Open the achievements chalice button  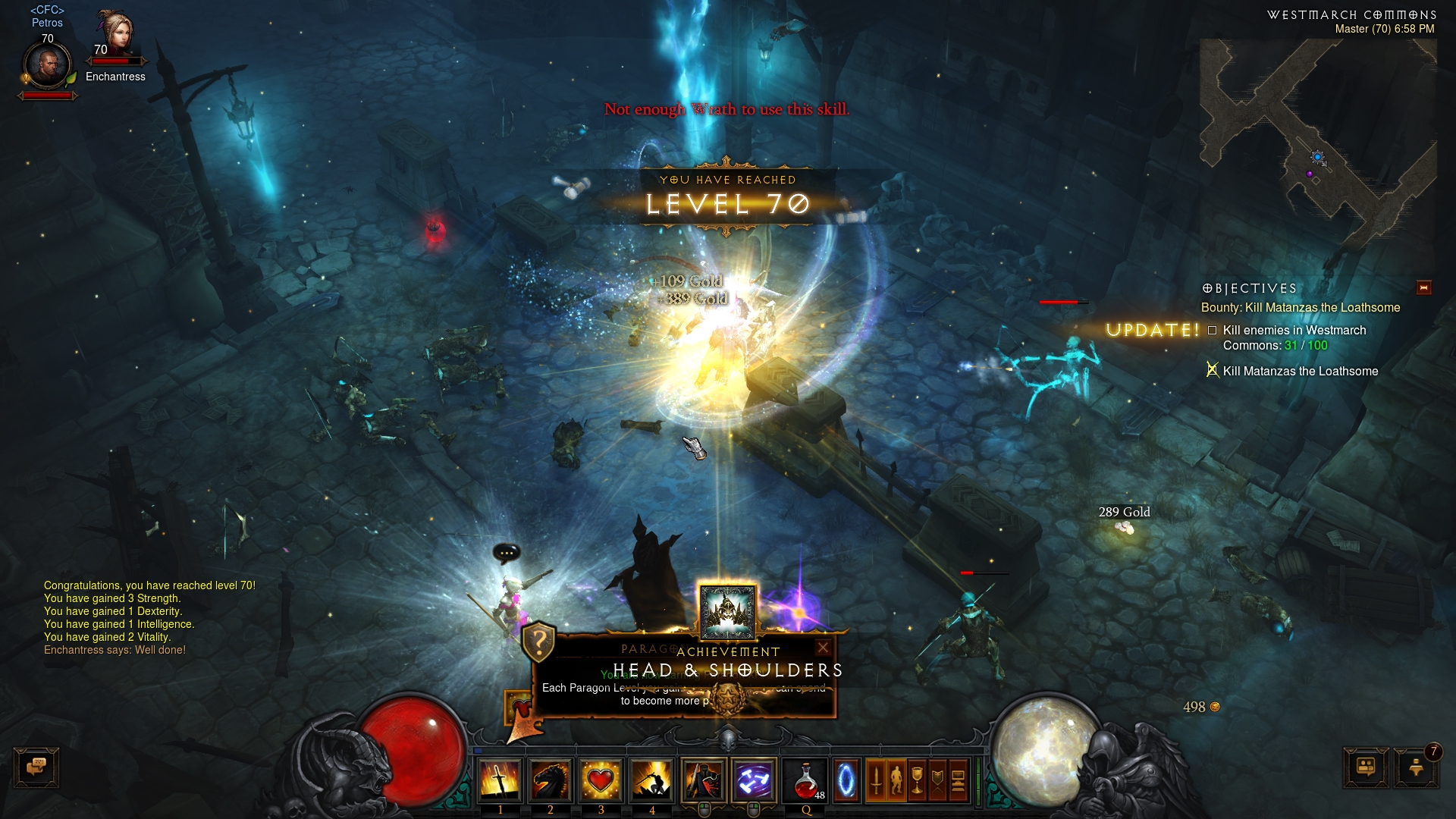click(x=917, y=780)
